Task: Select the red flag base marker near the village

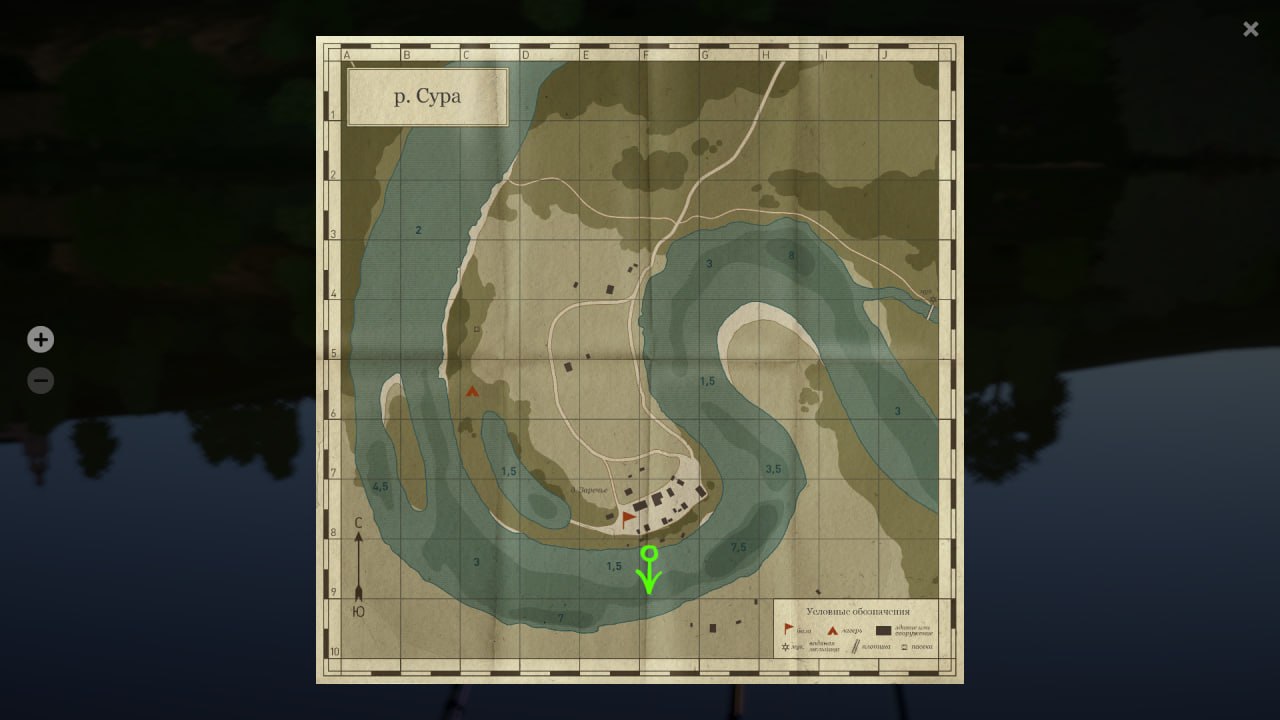Action: click(625, 516)
